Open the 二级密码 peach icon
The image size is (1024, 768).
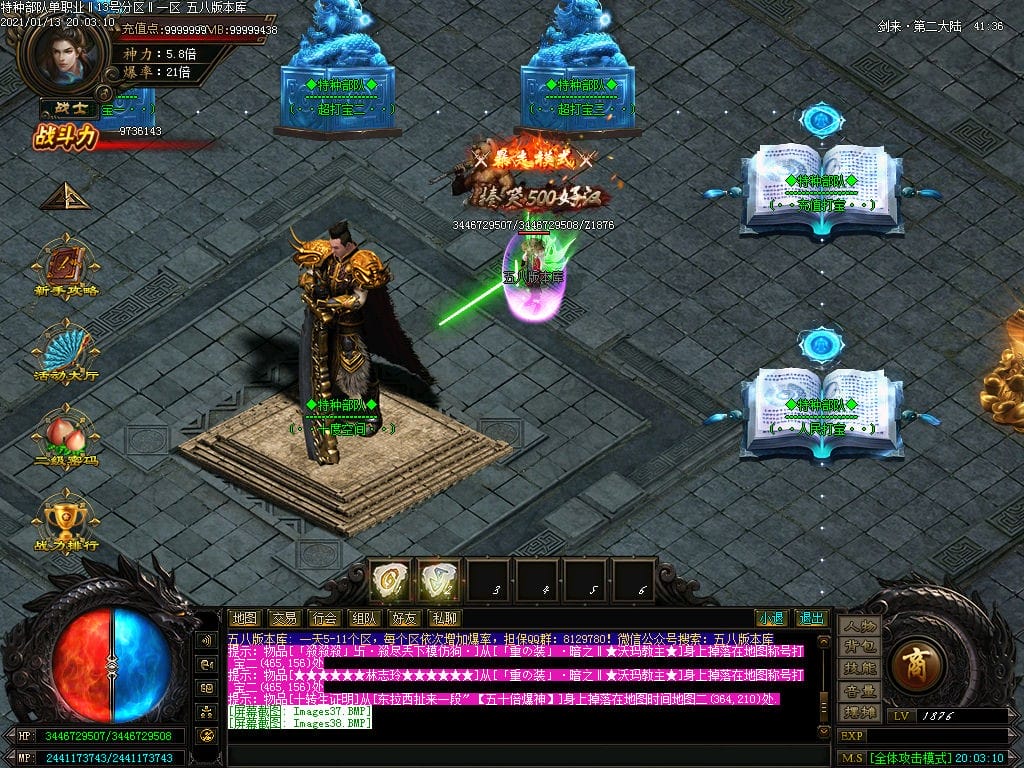[x=65, y=435]
